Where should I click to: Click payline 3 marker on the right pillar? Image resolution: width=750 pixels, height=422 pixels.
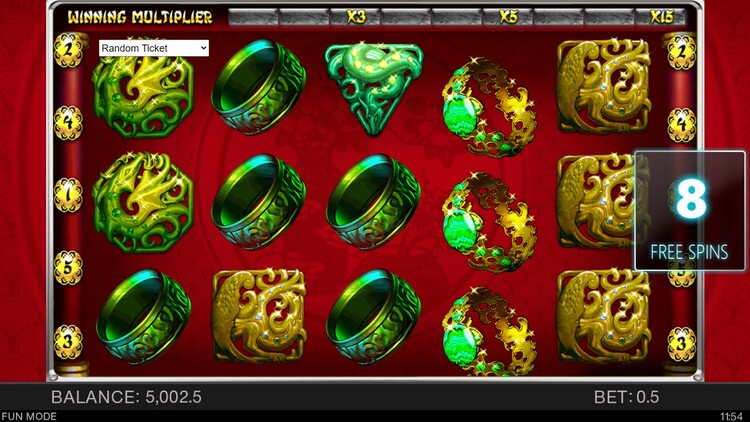pyautogui.click(x=682, y=343)
